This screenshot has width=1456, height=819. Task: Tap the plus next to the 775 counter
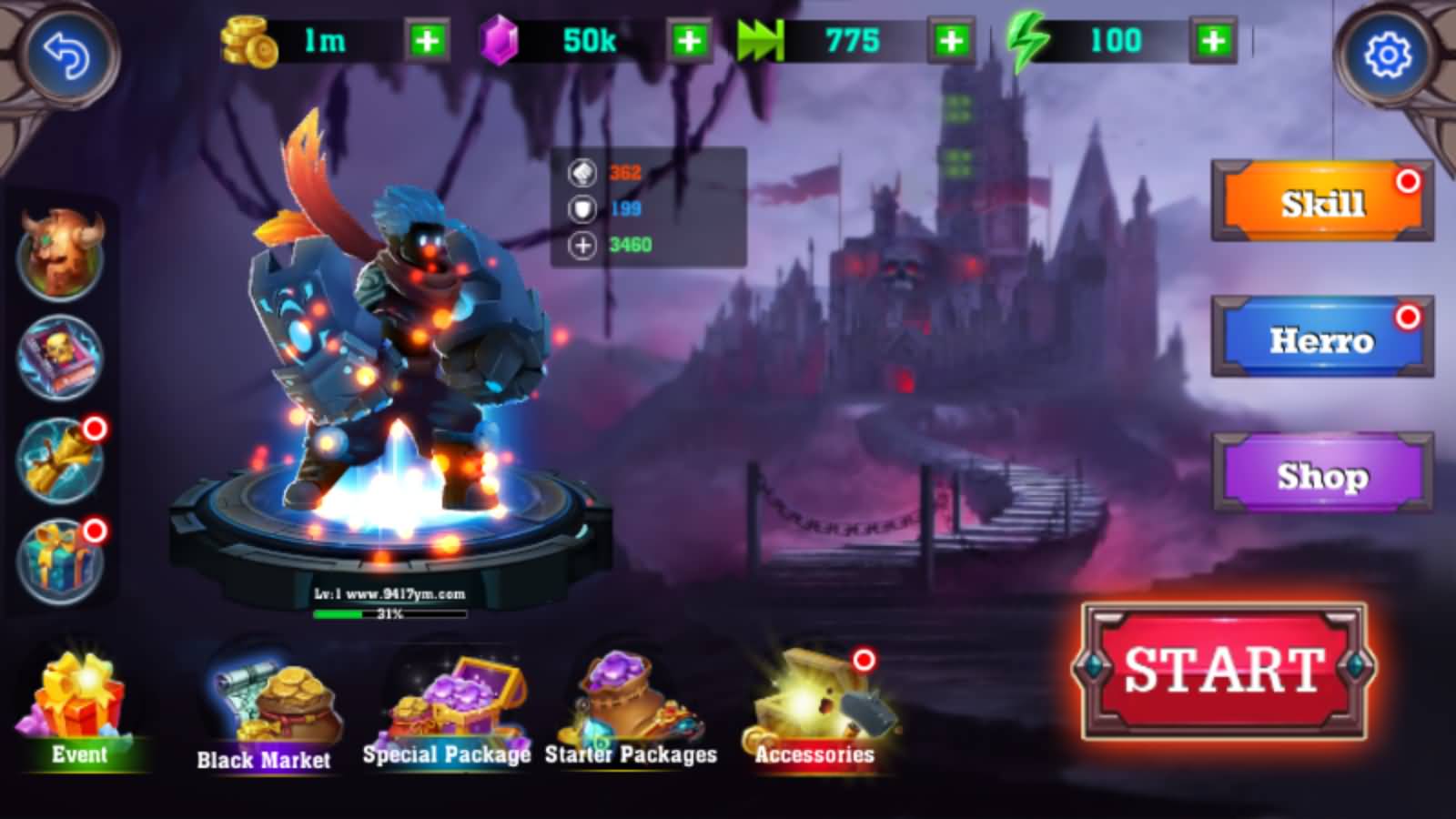[x=951, y=41]
